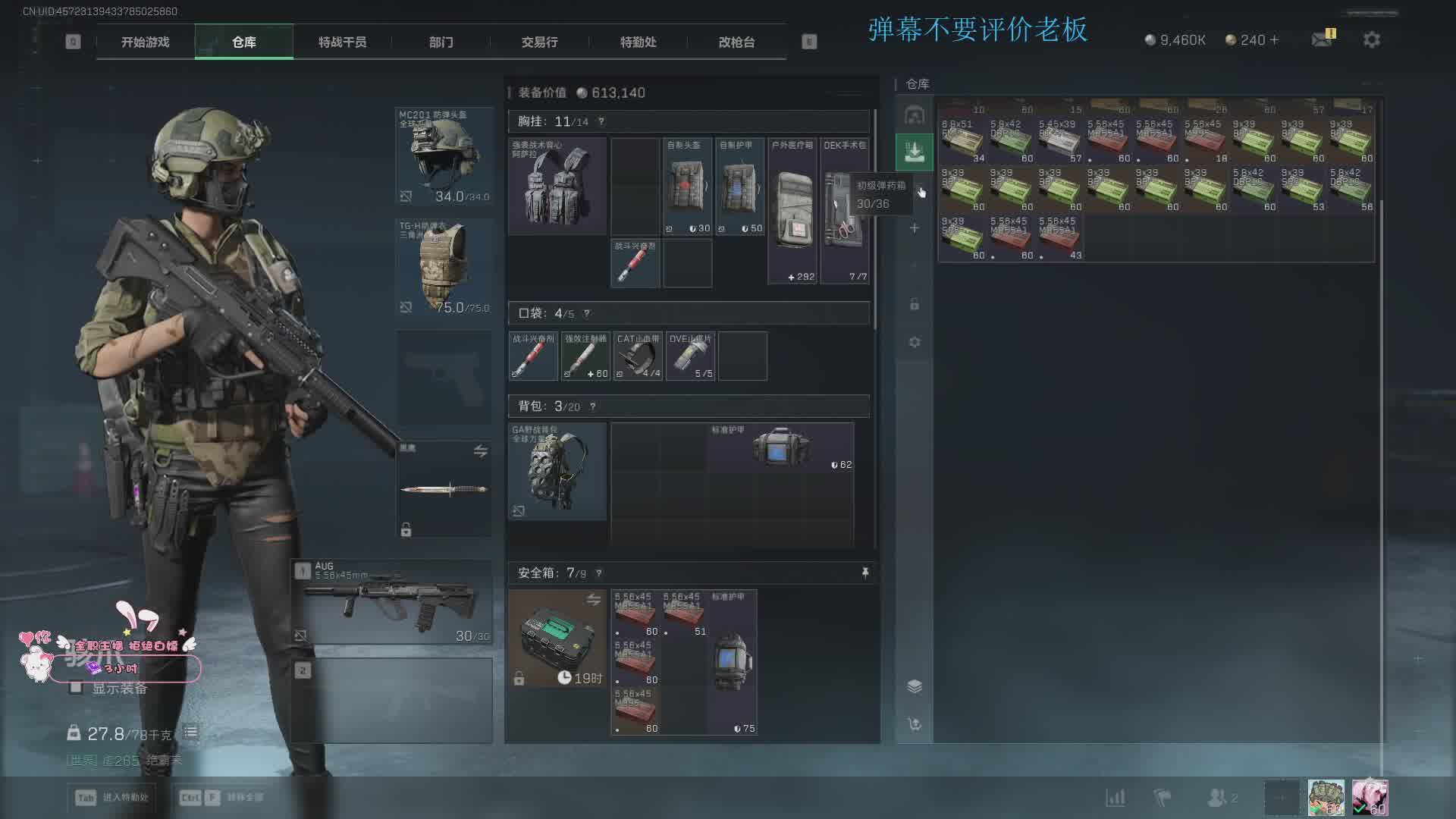Select the TG-H body armor slot
Screen dimensions: 1456x819
tap(444, 266)
